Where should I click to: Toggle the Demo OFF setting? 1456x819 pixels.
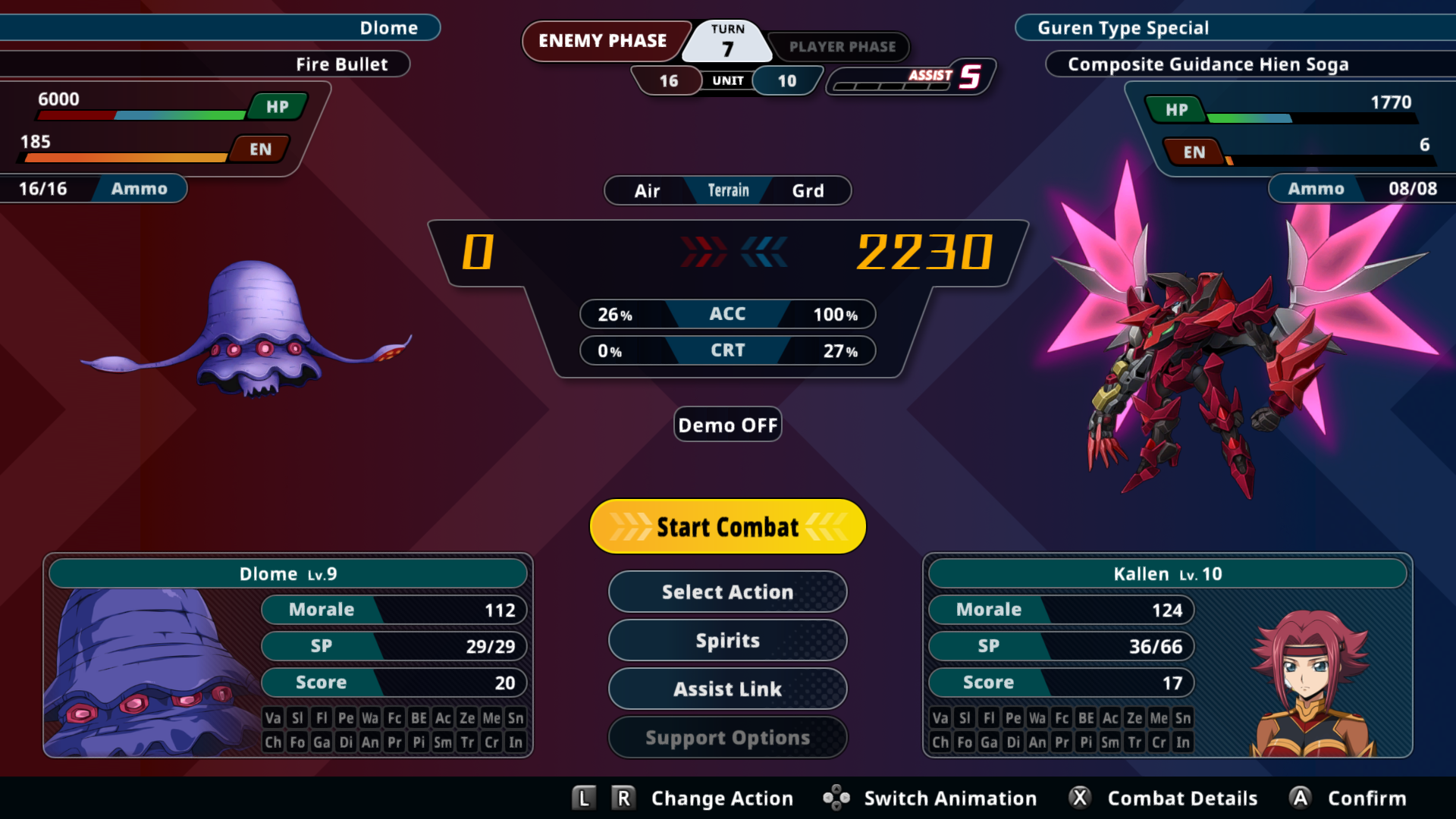(728, 425)
